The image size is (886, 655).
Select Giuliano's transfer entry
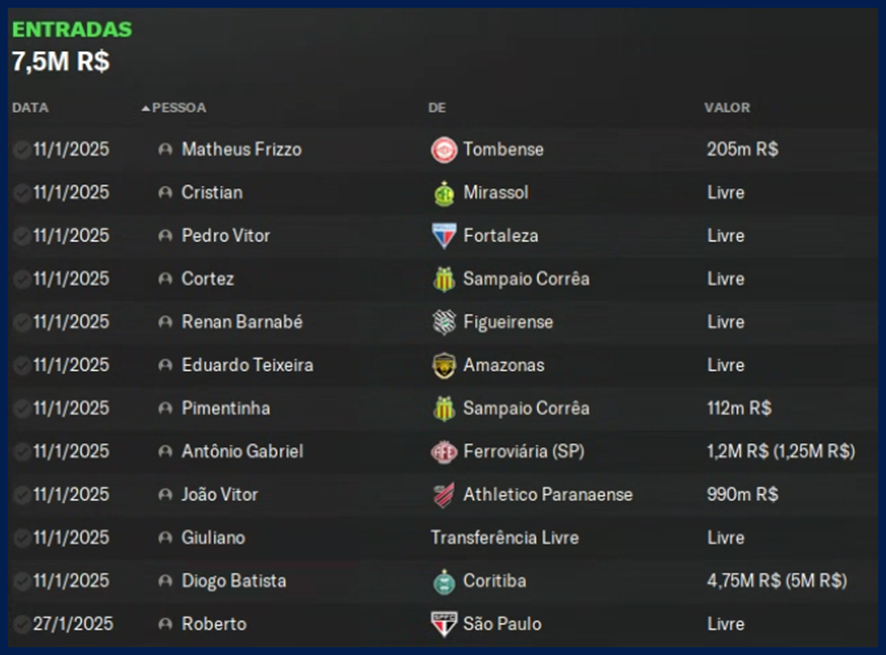(x=213, y=537)
